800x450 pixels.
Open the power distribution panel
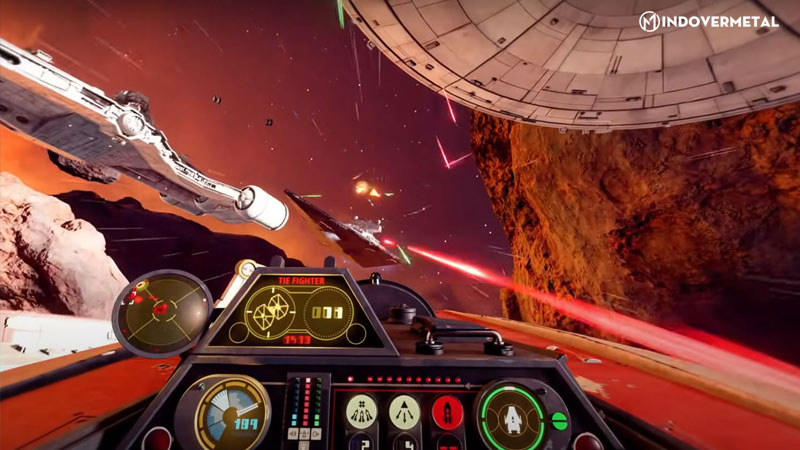click(x=307, y=410)
